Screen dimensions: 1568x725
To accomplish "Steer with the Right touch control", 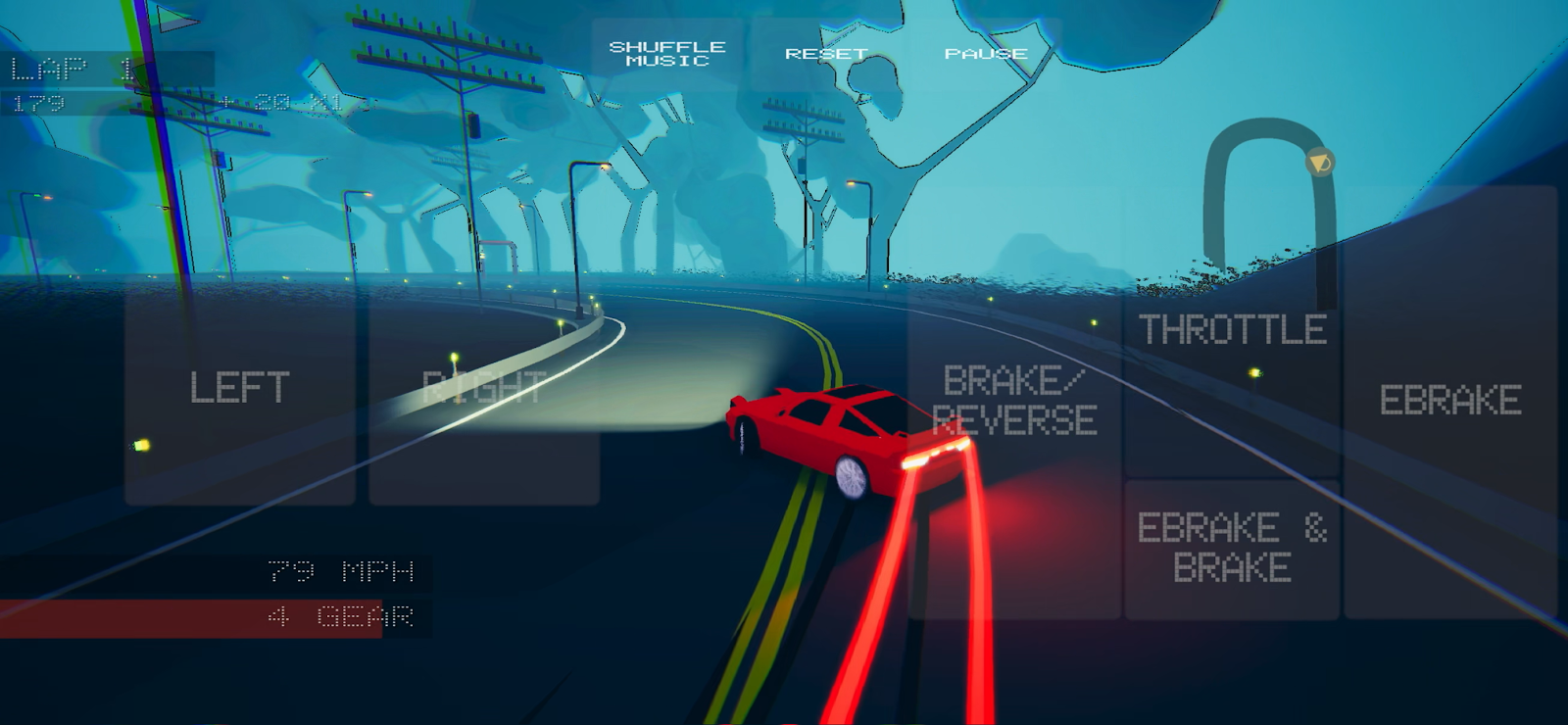I will click(484, 389).
